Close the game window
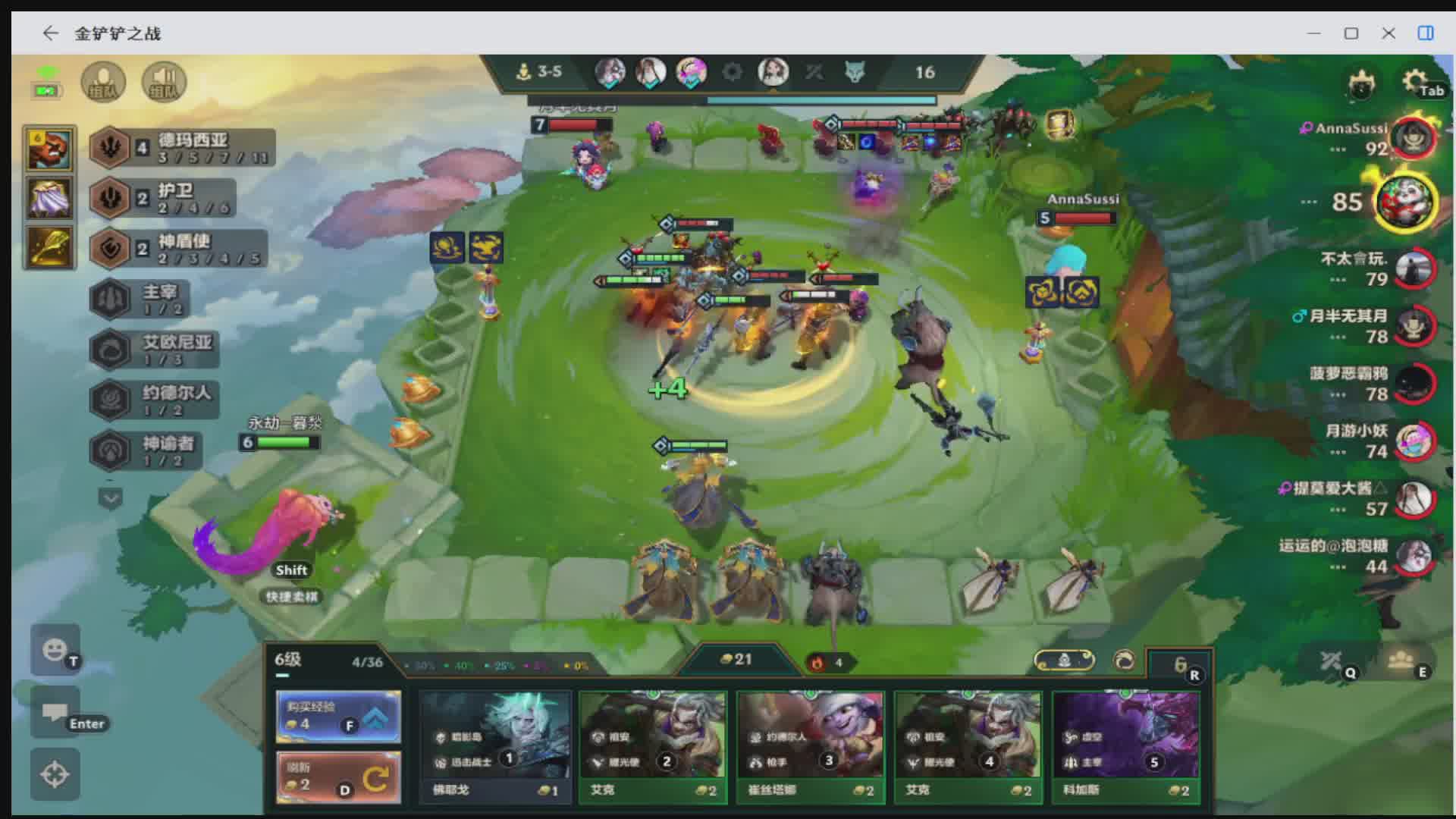Screen dimensions: 1456x819 point(1389,33)
